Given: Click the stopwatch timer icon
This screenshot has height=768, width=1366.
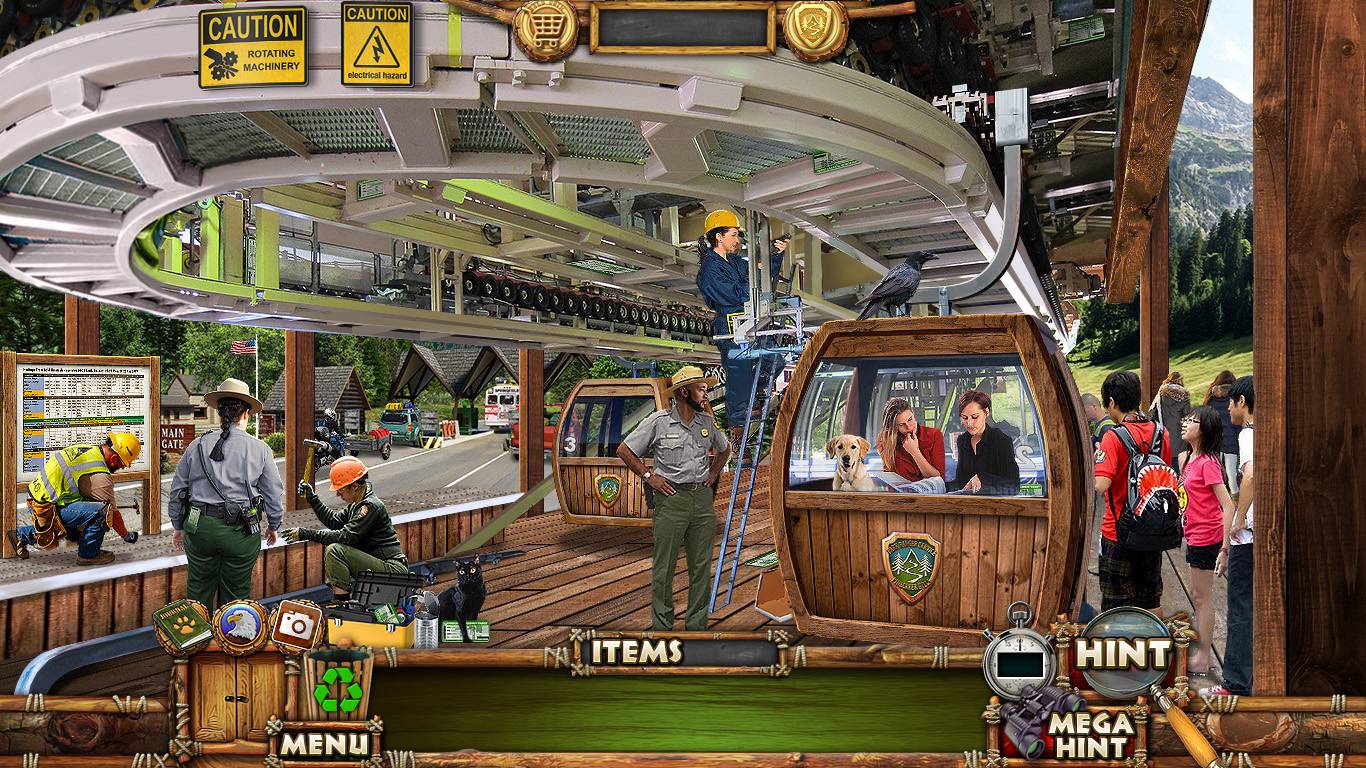Looking at the screenshot, I should pos(1019,660).
